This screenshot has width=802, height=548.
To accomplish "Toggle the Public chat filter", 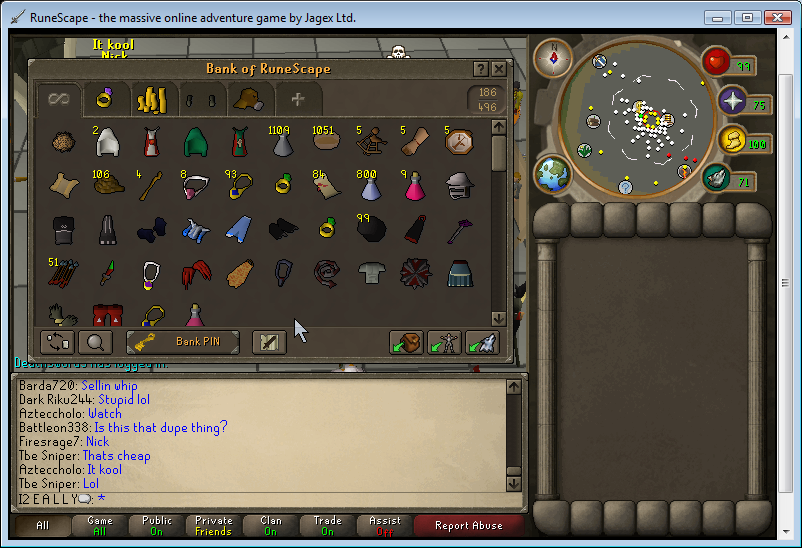I will (x=157, y=525).
